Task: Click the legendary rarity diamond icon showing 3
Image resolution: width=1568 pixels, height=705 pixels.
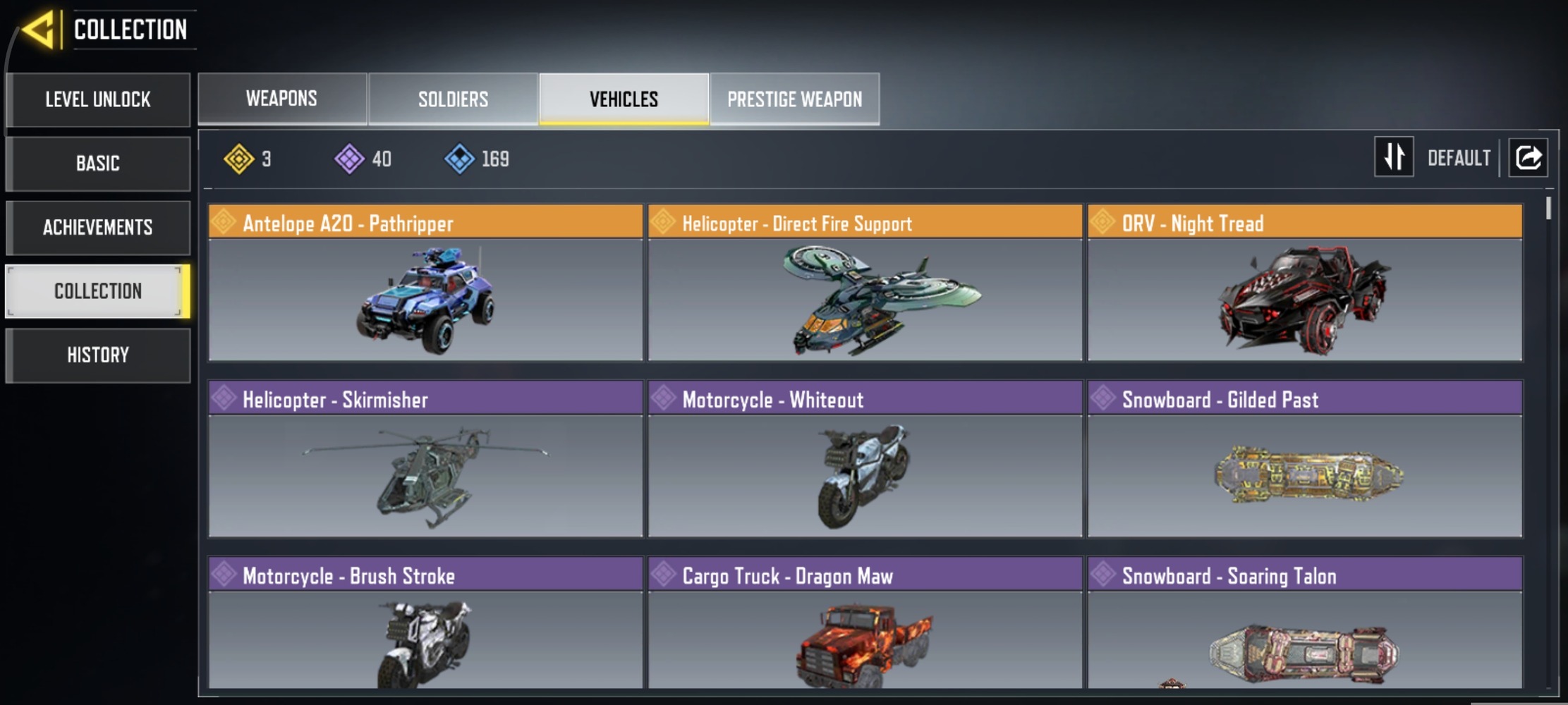Action: pyautogui.click(x=240, y=159)
